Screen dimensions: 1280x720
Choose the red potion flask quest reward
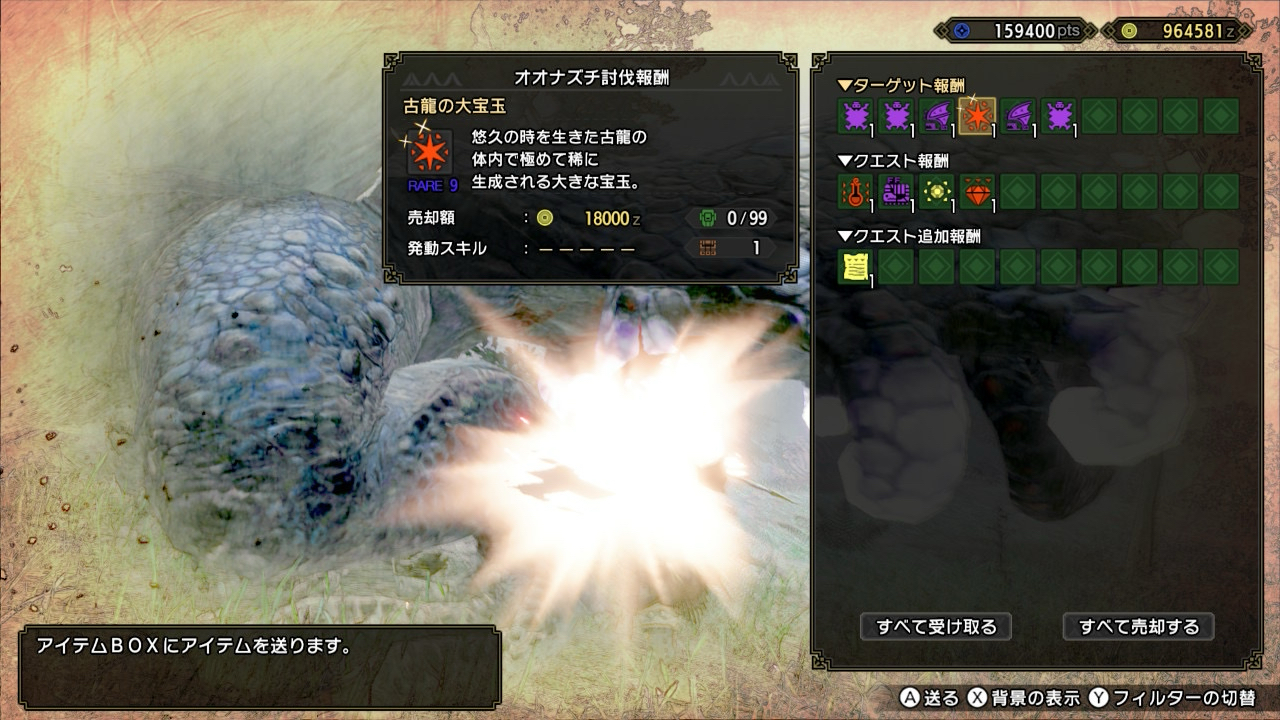click(855, 191)
